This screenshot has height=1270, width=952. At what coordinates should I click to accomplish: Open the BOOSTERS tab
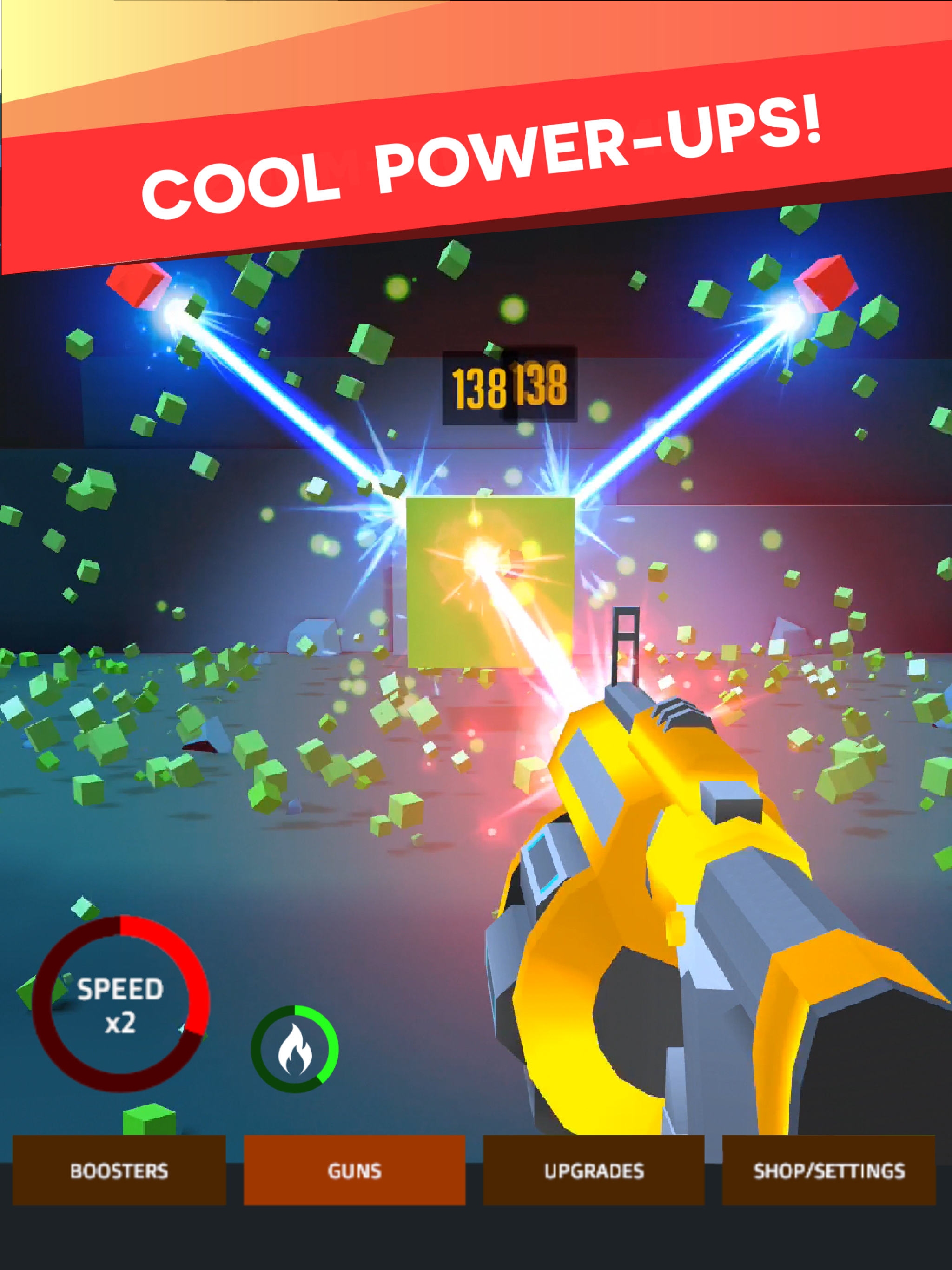coord(119,1171)
